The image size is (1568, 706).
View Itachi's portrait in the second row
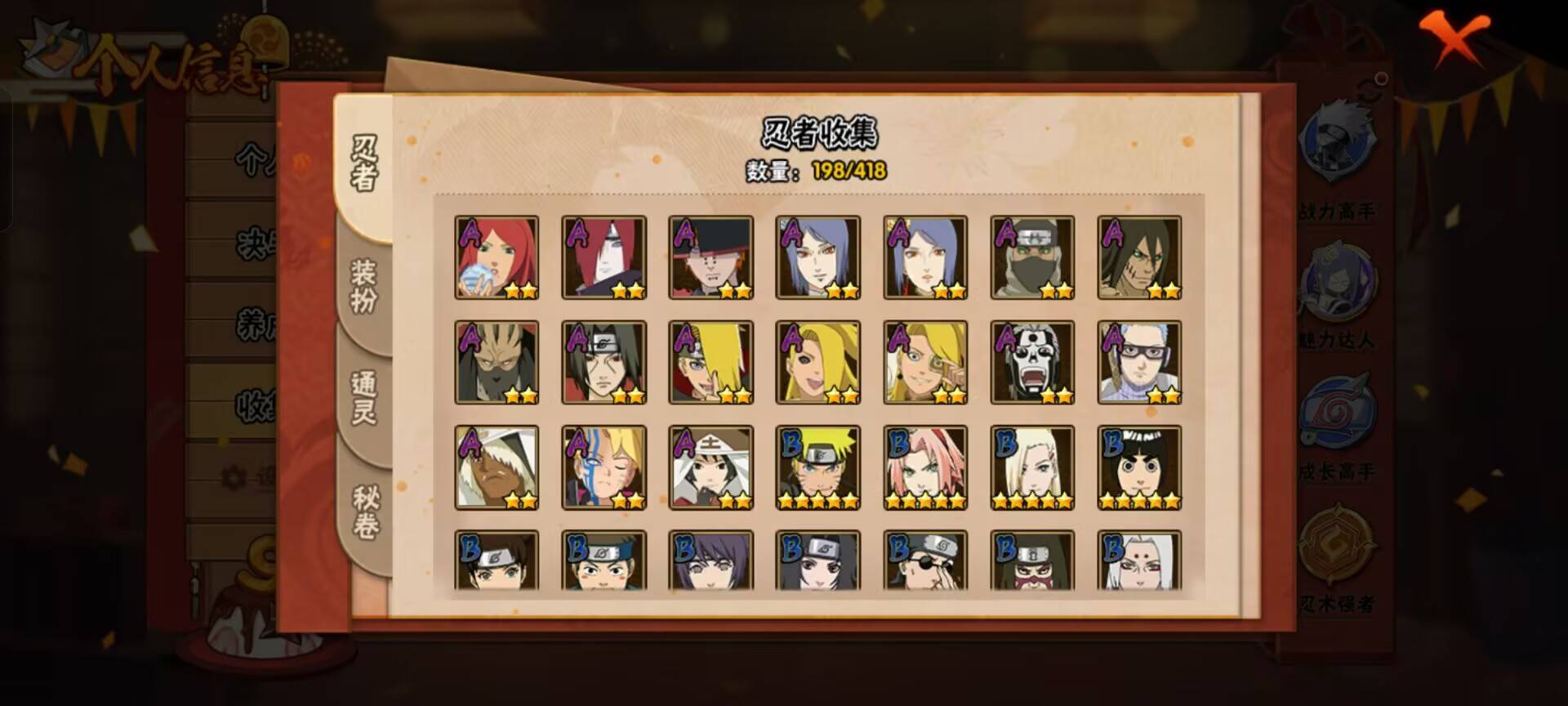[x=604, y=362]
